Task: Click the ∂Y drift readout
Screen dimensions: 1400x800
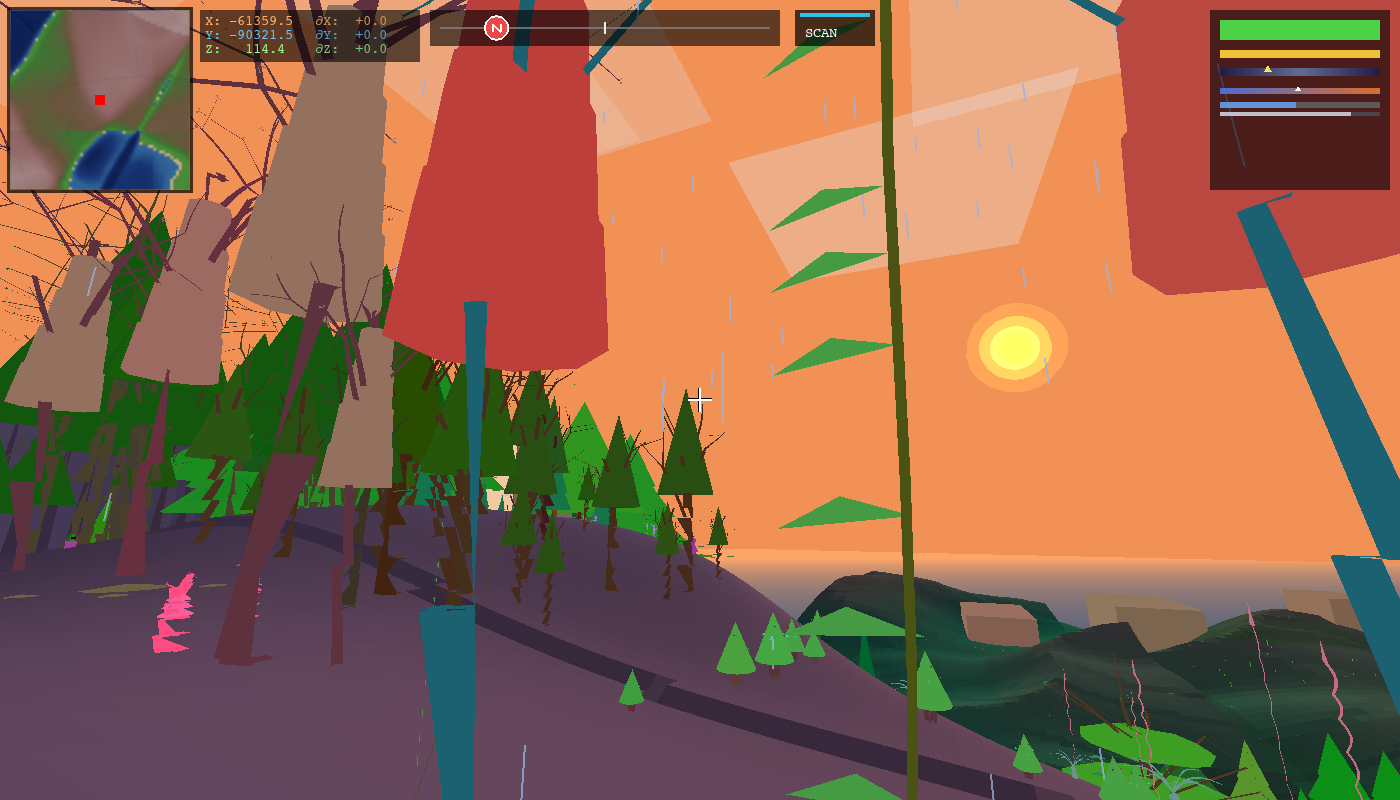Action: (x=330, y=33)
